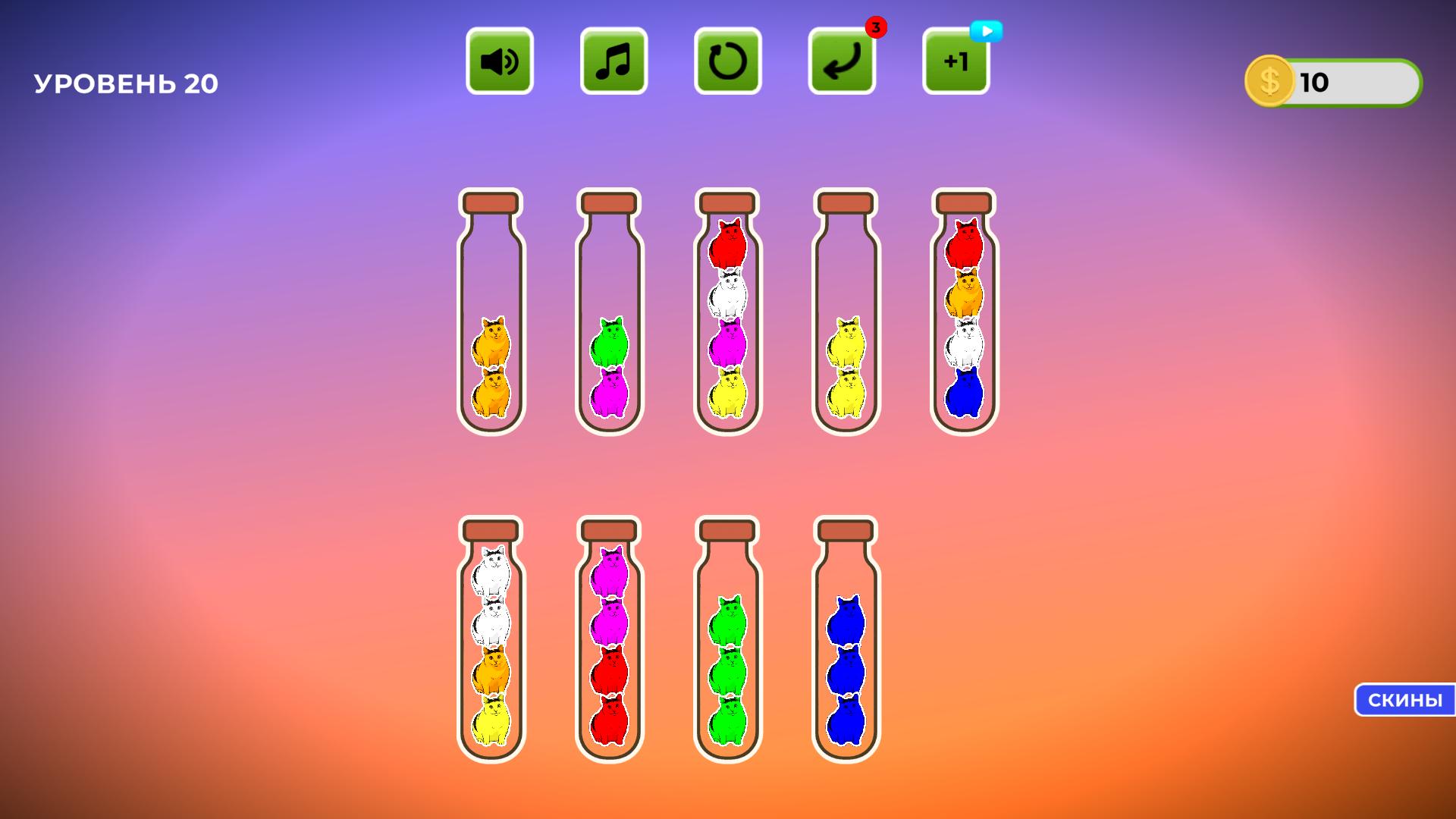Viewport: 1456px width, 819px height.
Task: Mute the sound effects
Action: pos(498,61)
